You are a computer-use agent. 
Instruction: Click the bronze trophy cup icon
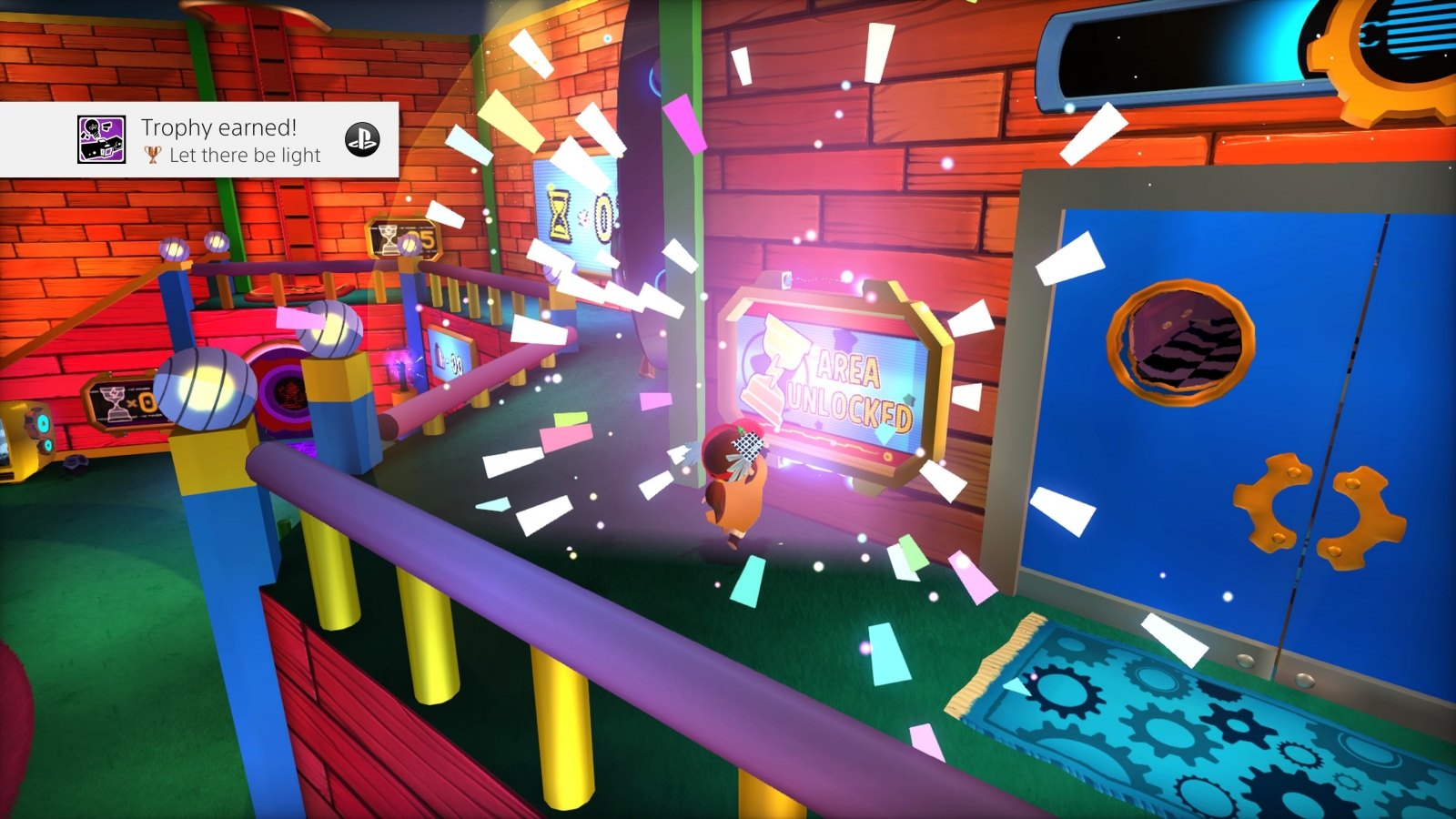[155, 155]
